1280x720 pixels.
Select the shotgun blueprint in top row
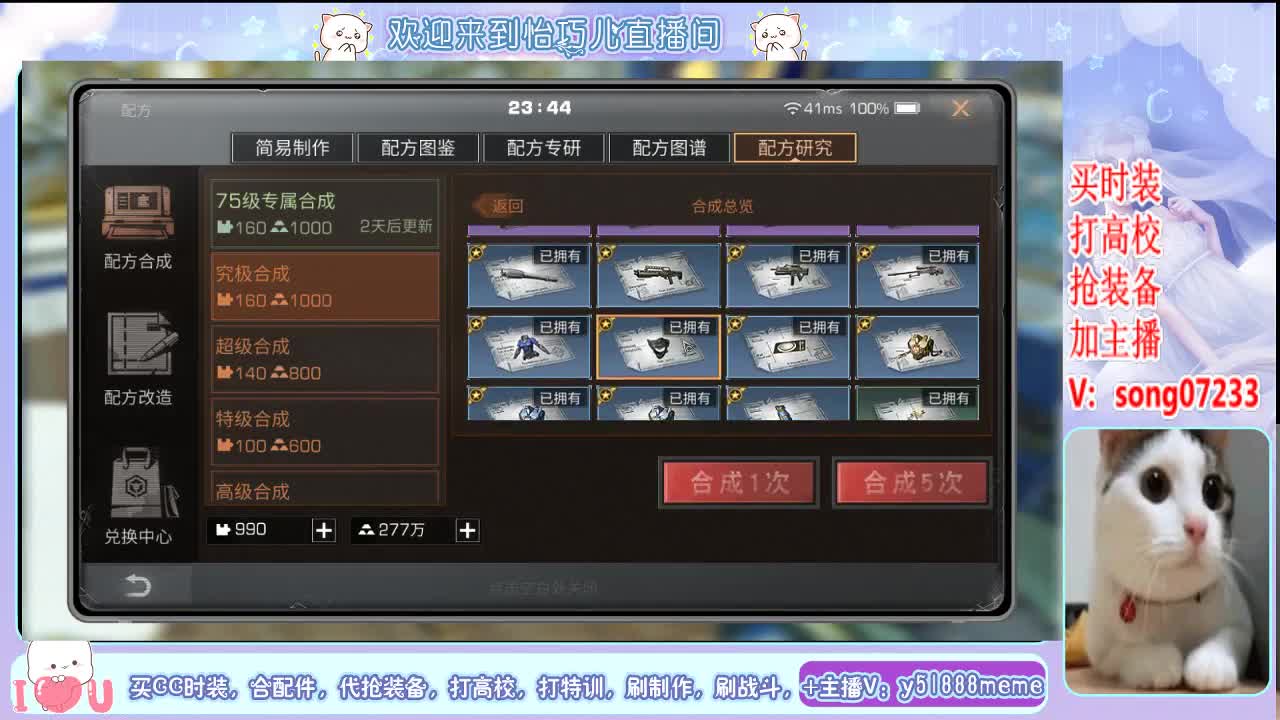click(x=658, y=278)
